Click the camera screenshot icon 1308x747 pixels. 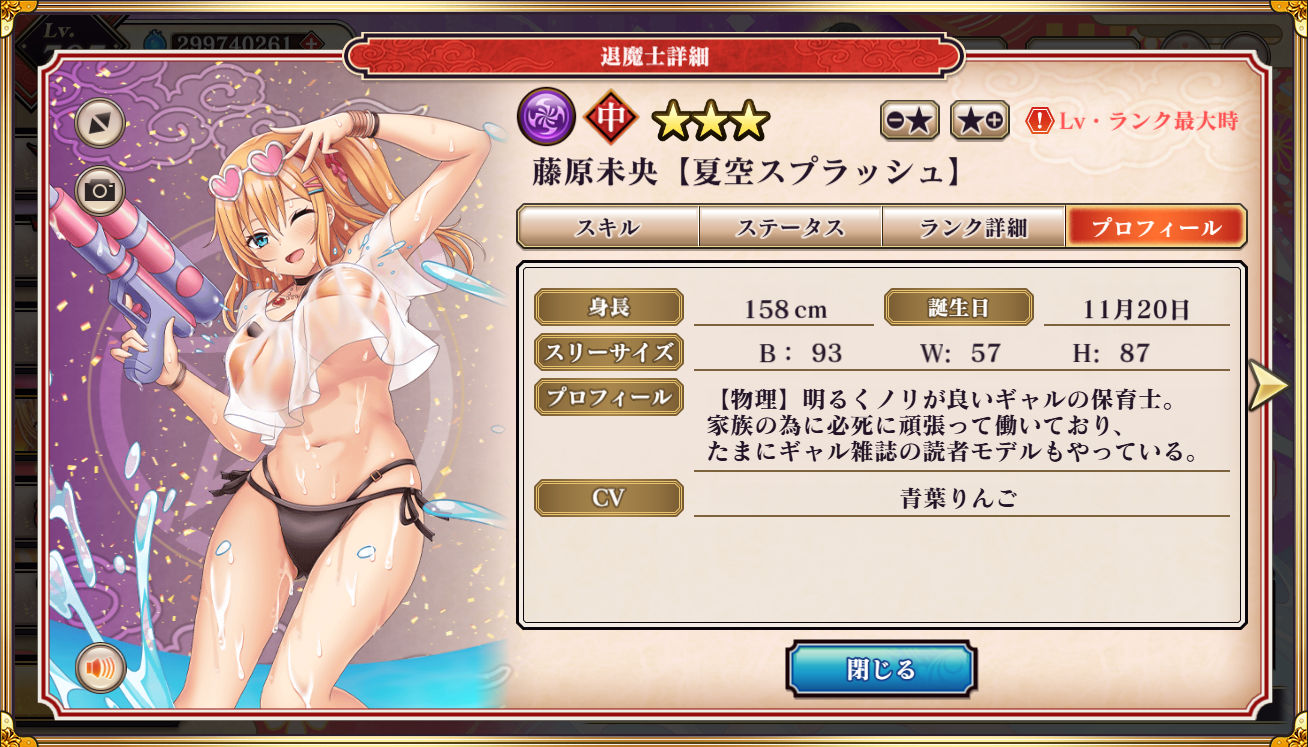pyautogui.click(x=99, y=191)
